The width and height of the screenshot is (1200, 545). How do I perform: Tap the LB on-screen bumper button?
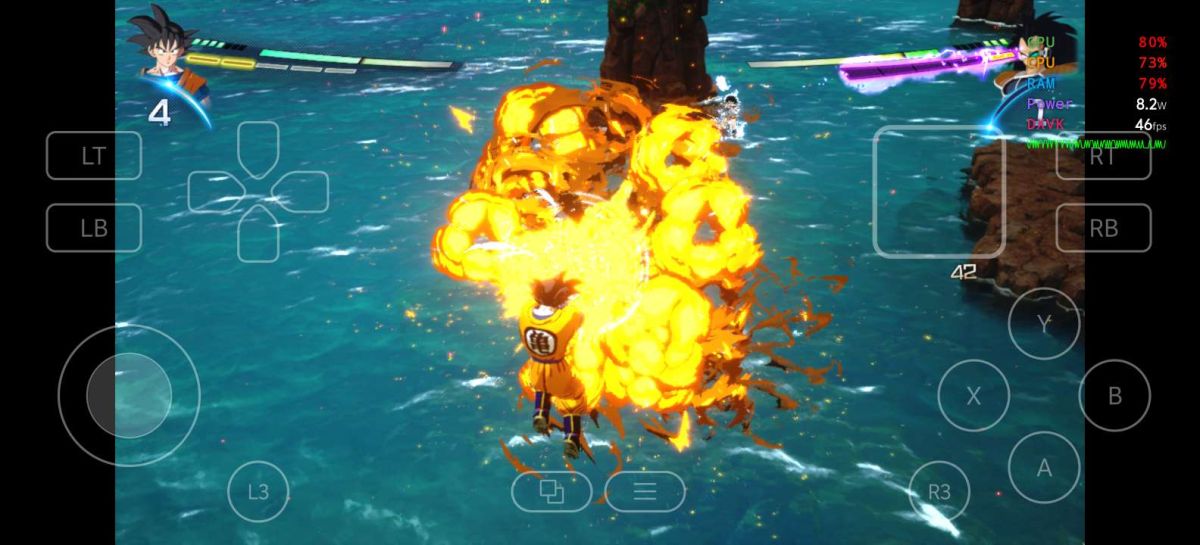coord(93,228)
